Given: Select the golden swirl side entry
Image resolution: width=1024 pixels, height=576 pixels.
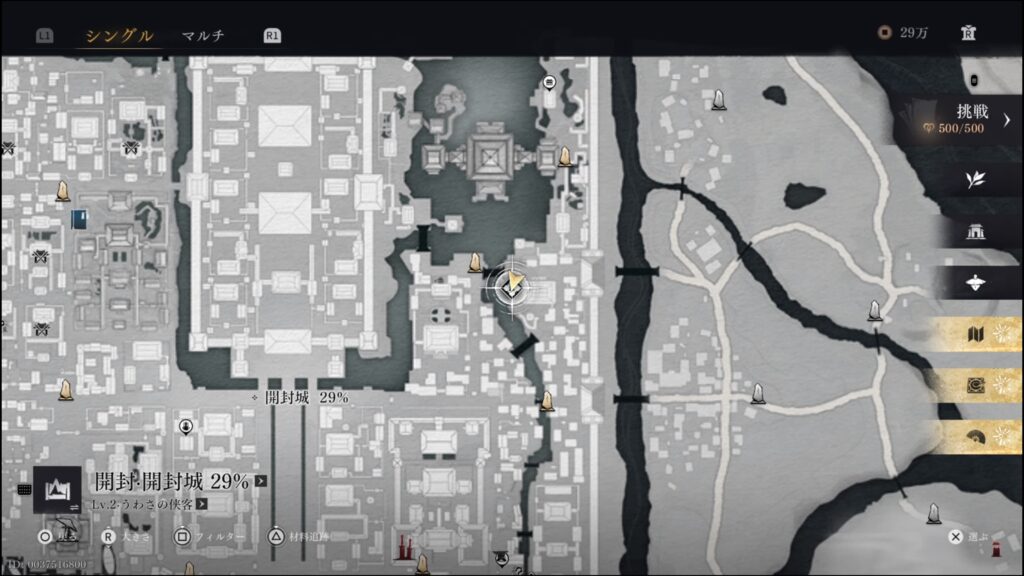Looking at the screenshot, I should tap(976, 385).
